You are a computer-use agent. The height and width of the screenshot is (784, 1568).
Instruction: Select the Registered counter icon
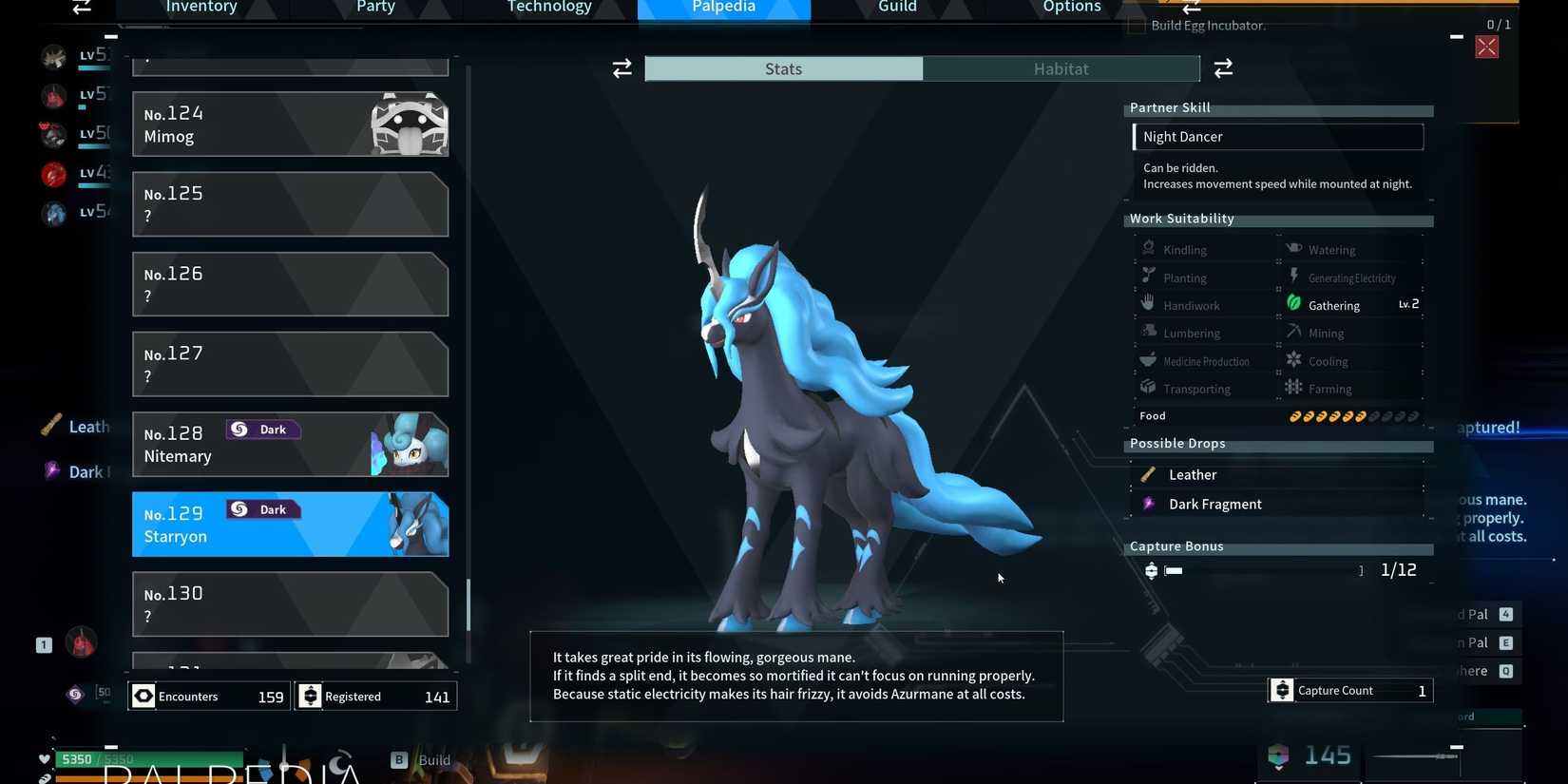311,696
